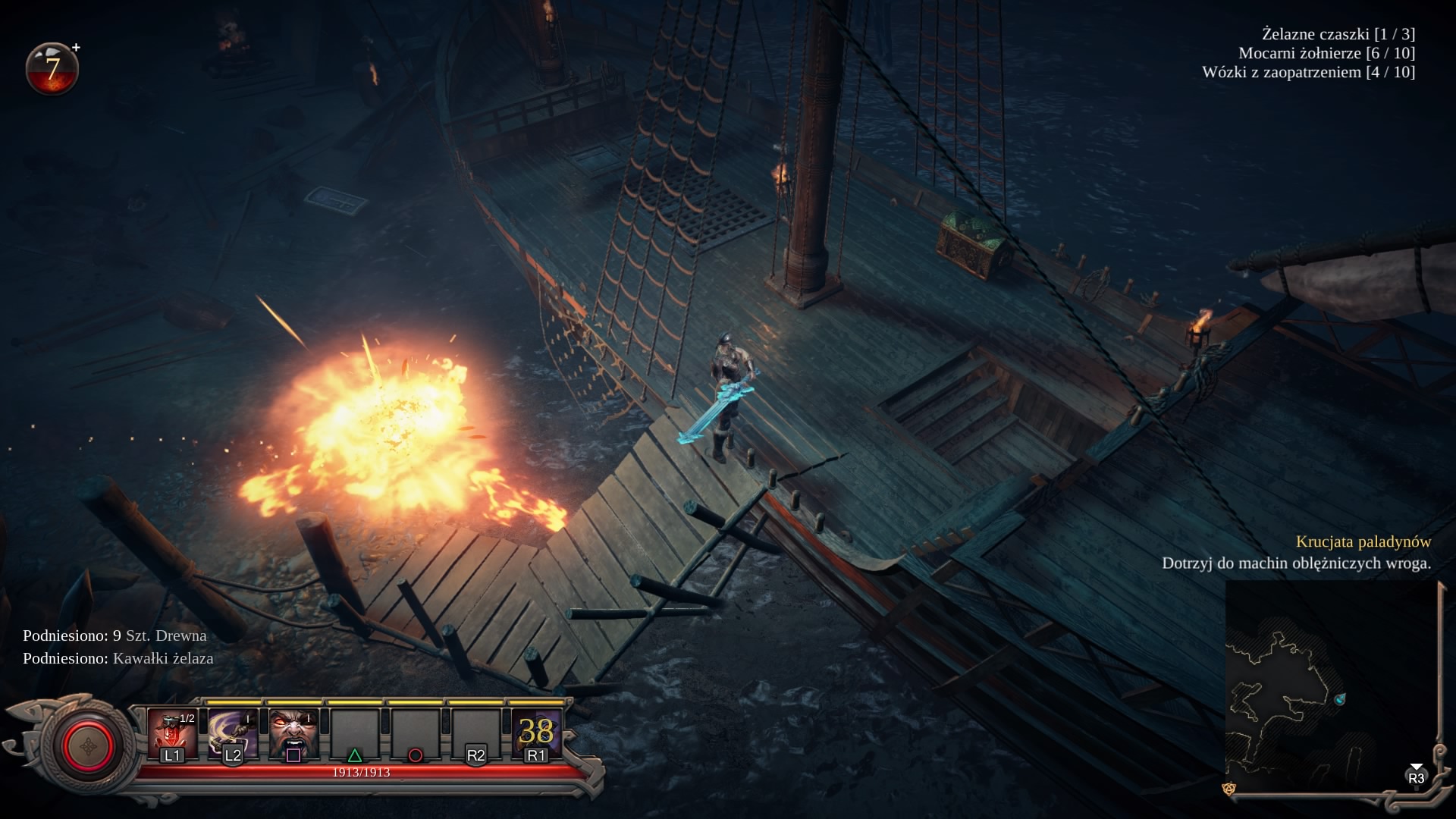The image size is (1456, 819).
Task: Select the skill slot on 38-second cooldown
Action: pyautogui.click(x=536, y=732)
